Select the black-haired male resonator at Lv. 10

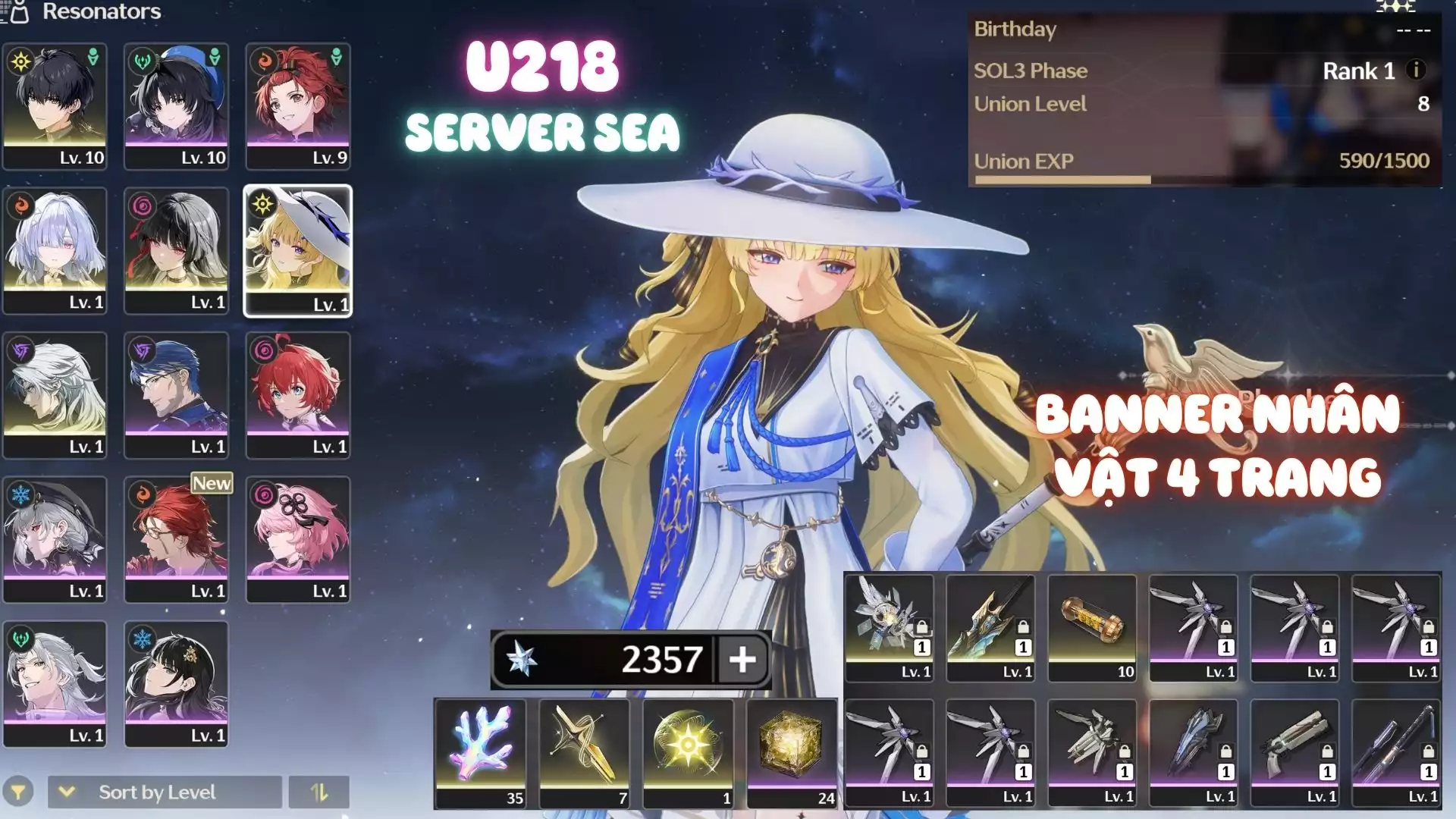click(55, 105)
